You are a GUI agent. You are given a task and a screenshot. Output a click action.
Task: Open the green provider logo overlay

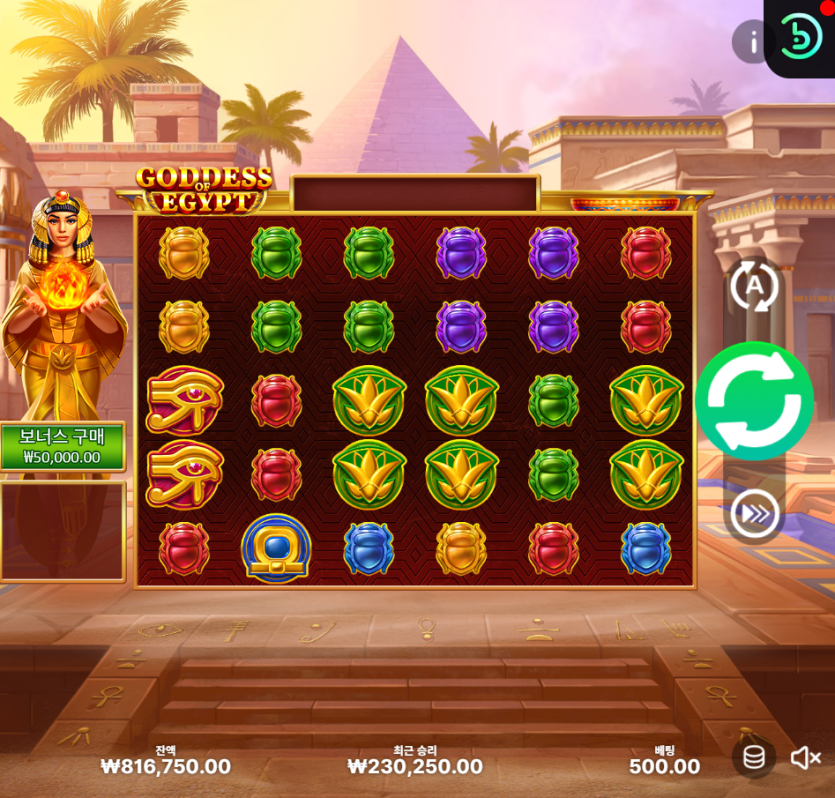tap(800, 36)
